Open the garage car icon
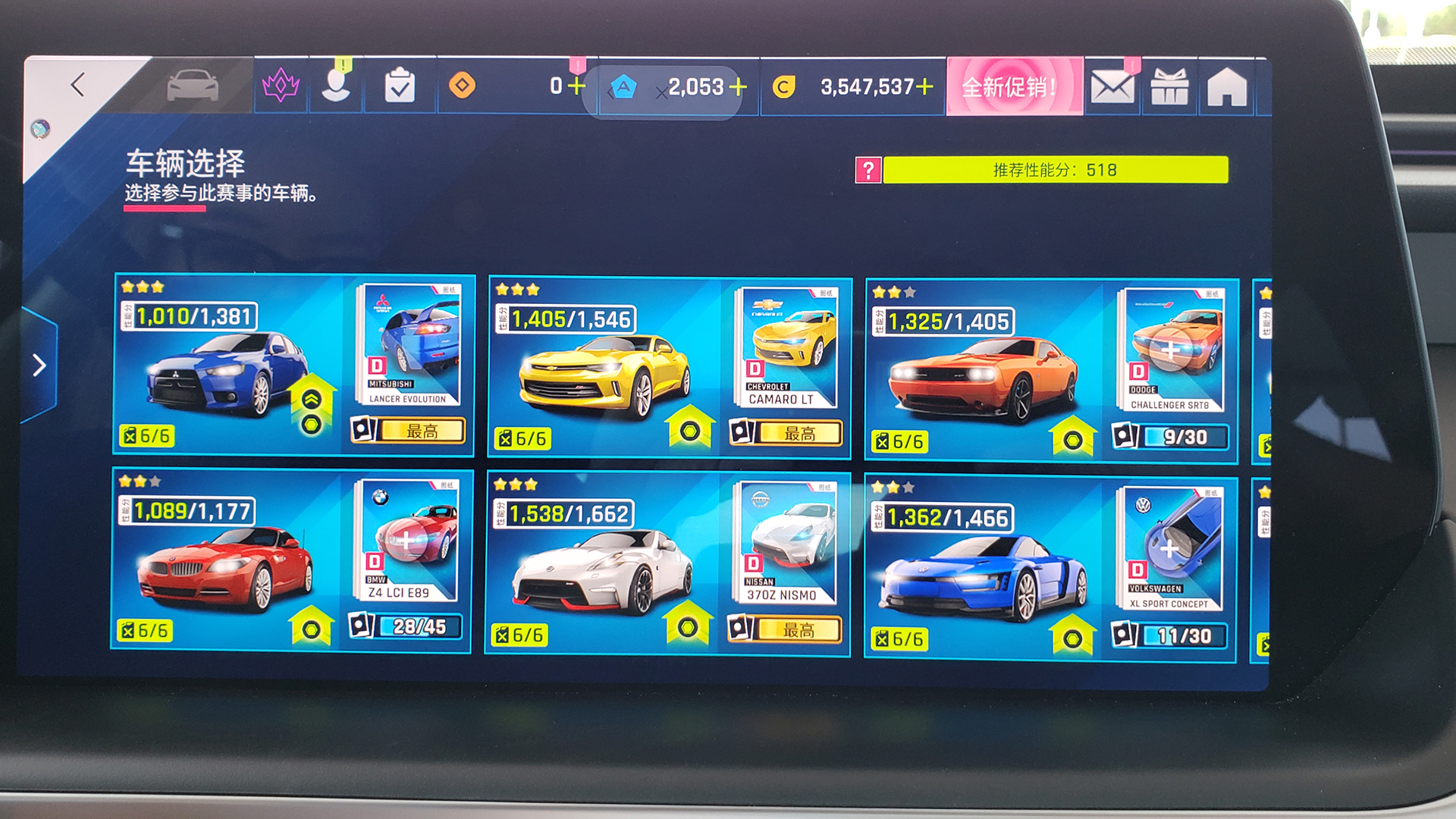The width and height of the screenshot is (1456, 819). [193, 86]
